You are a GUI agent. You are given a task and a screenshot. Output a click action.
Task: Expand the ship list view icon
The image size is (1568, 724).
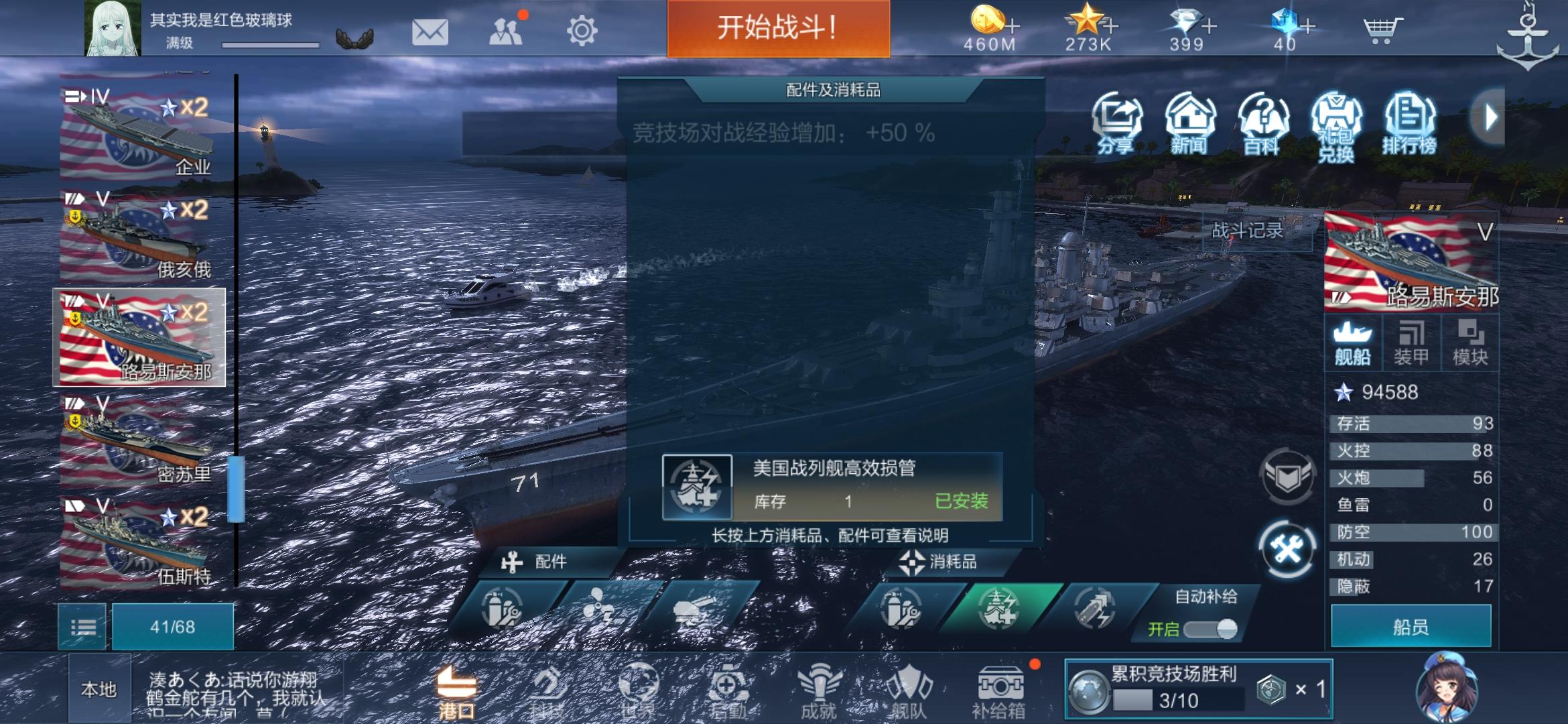point(84,627)
